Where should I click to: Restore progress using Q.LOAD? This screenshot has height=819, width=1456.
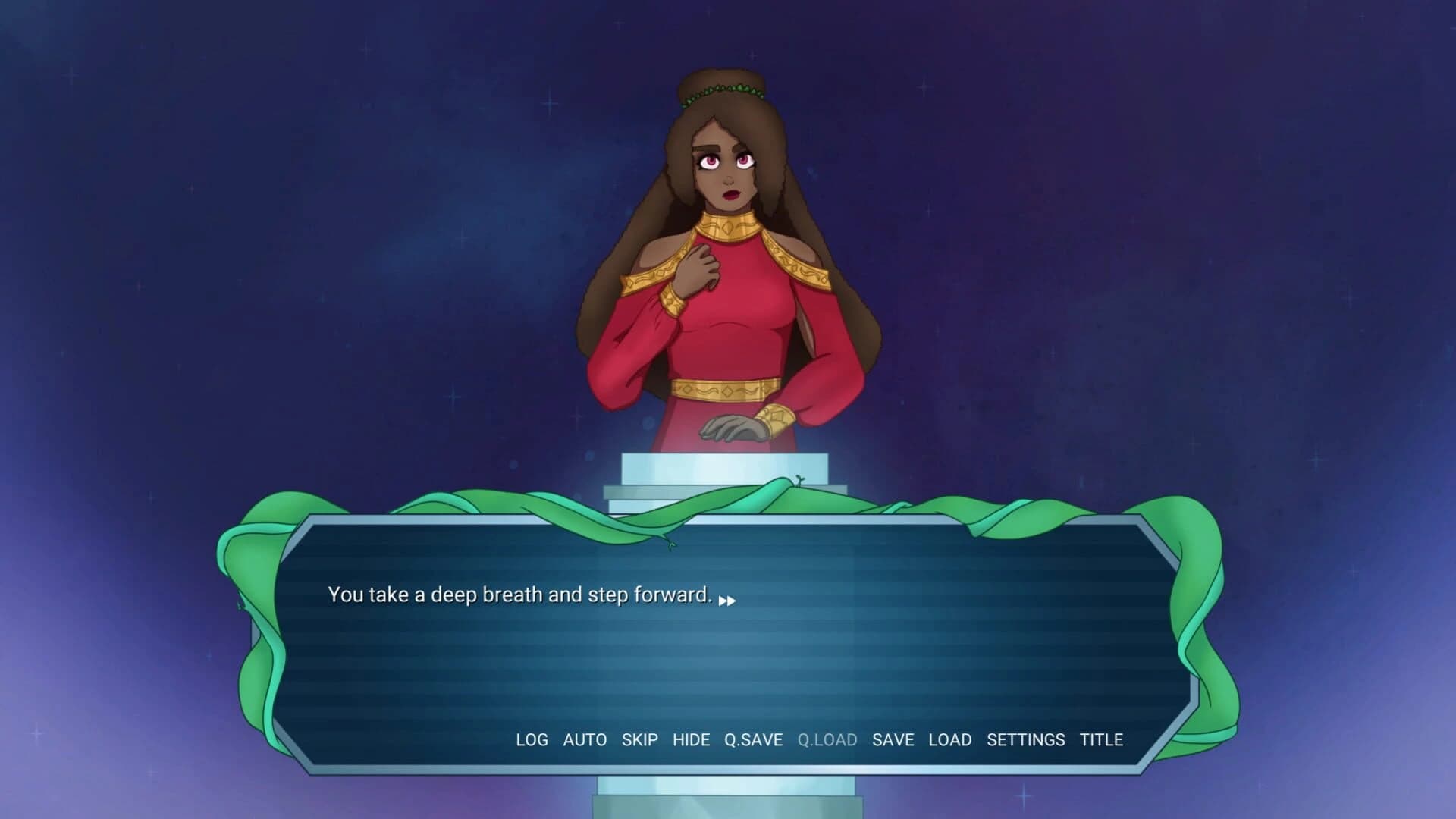(828, 740)
